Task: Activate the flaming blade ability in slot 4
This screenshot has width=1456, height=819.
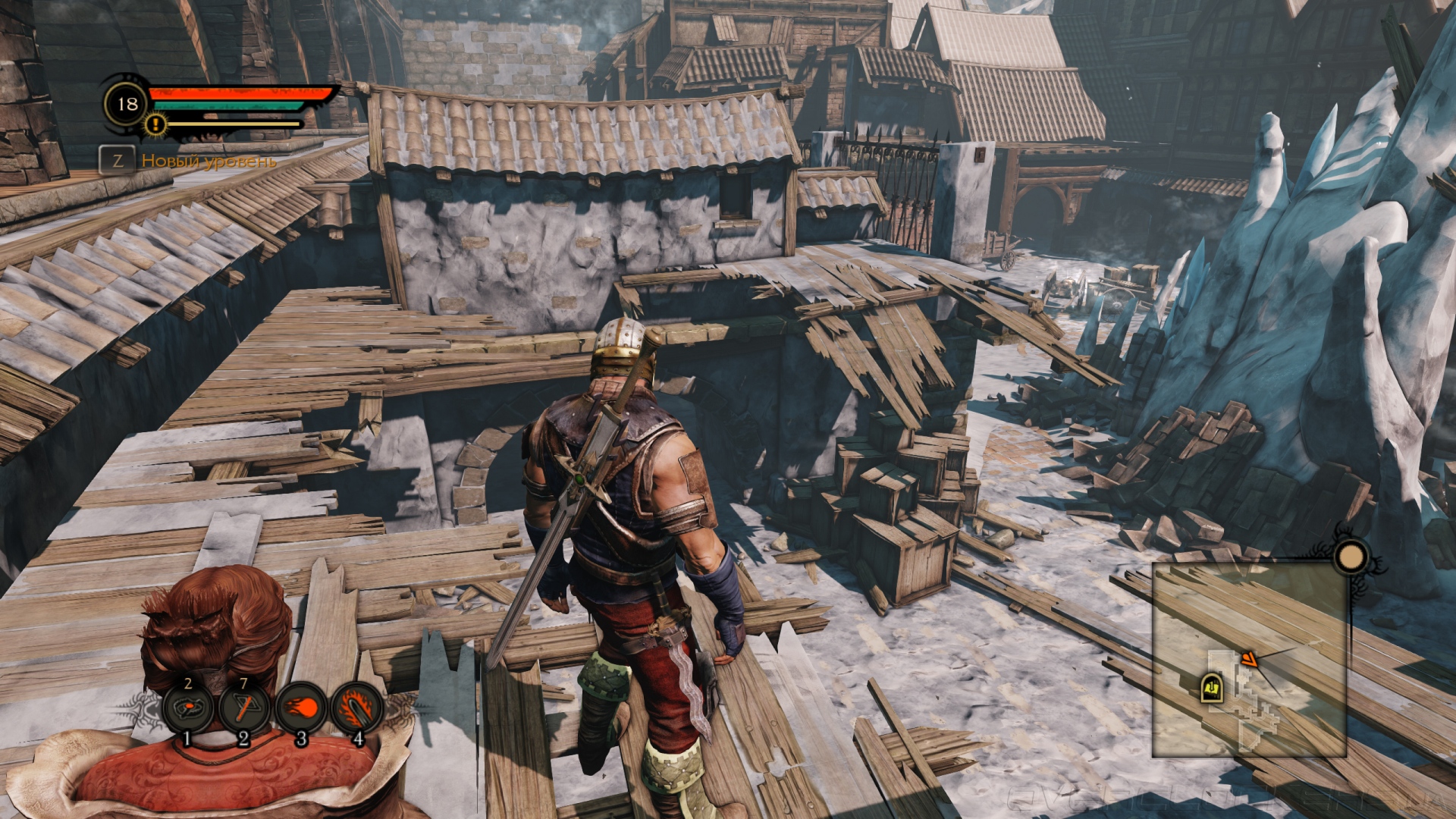Action: tap(356, 709)
